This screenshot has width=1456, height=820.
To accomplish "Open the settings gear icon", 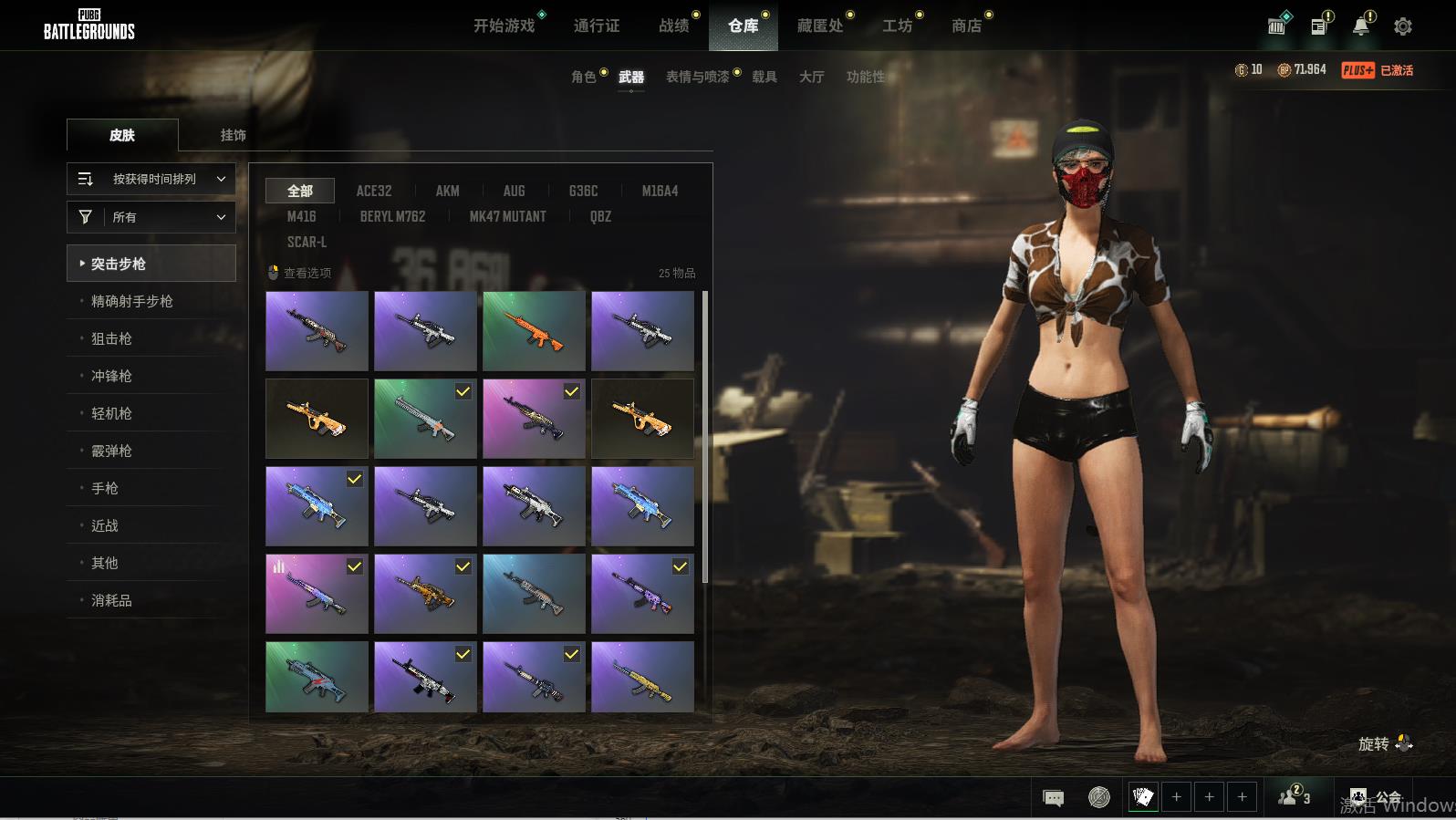I will (x=1403, y=26).
